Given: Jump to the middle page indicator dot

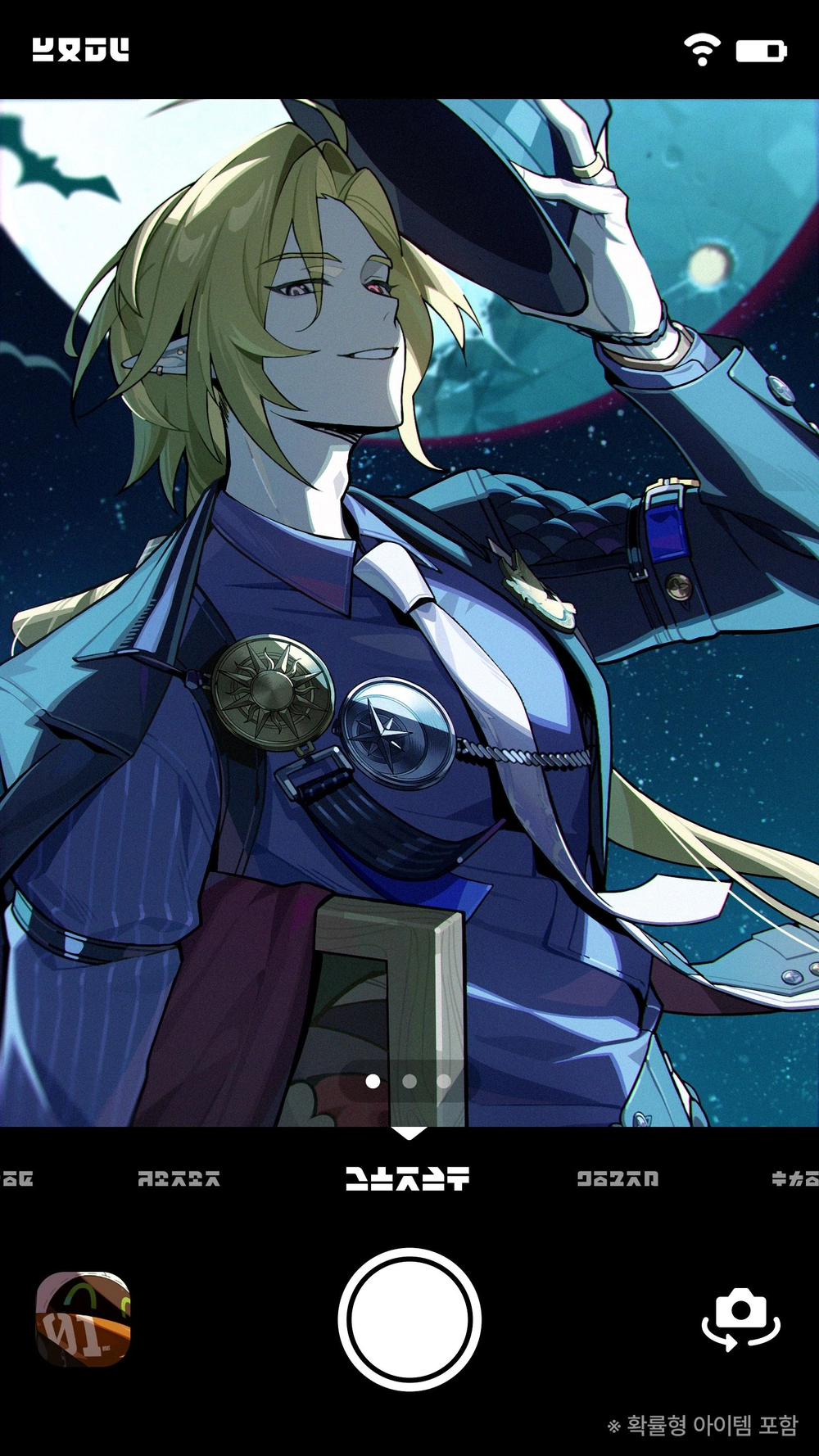Looking at the screenshot, I should [409, 1082].
